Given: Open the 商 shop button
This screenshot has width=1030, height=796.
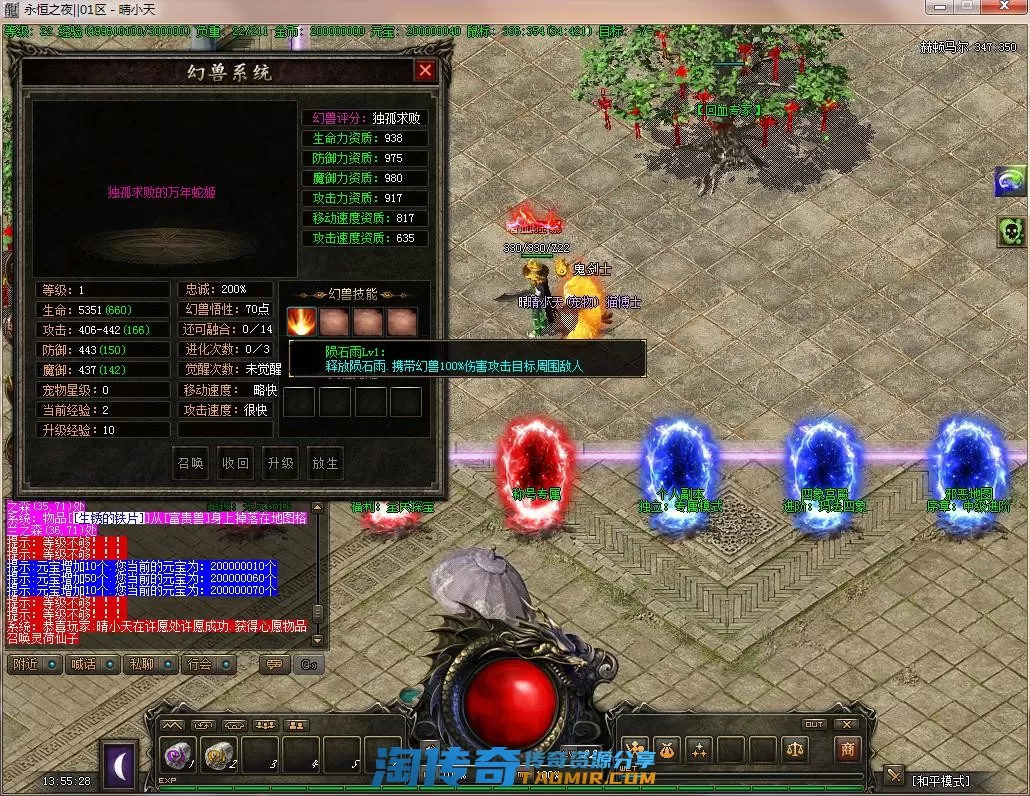Looking at the screenshot, I should (847, 748).
